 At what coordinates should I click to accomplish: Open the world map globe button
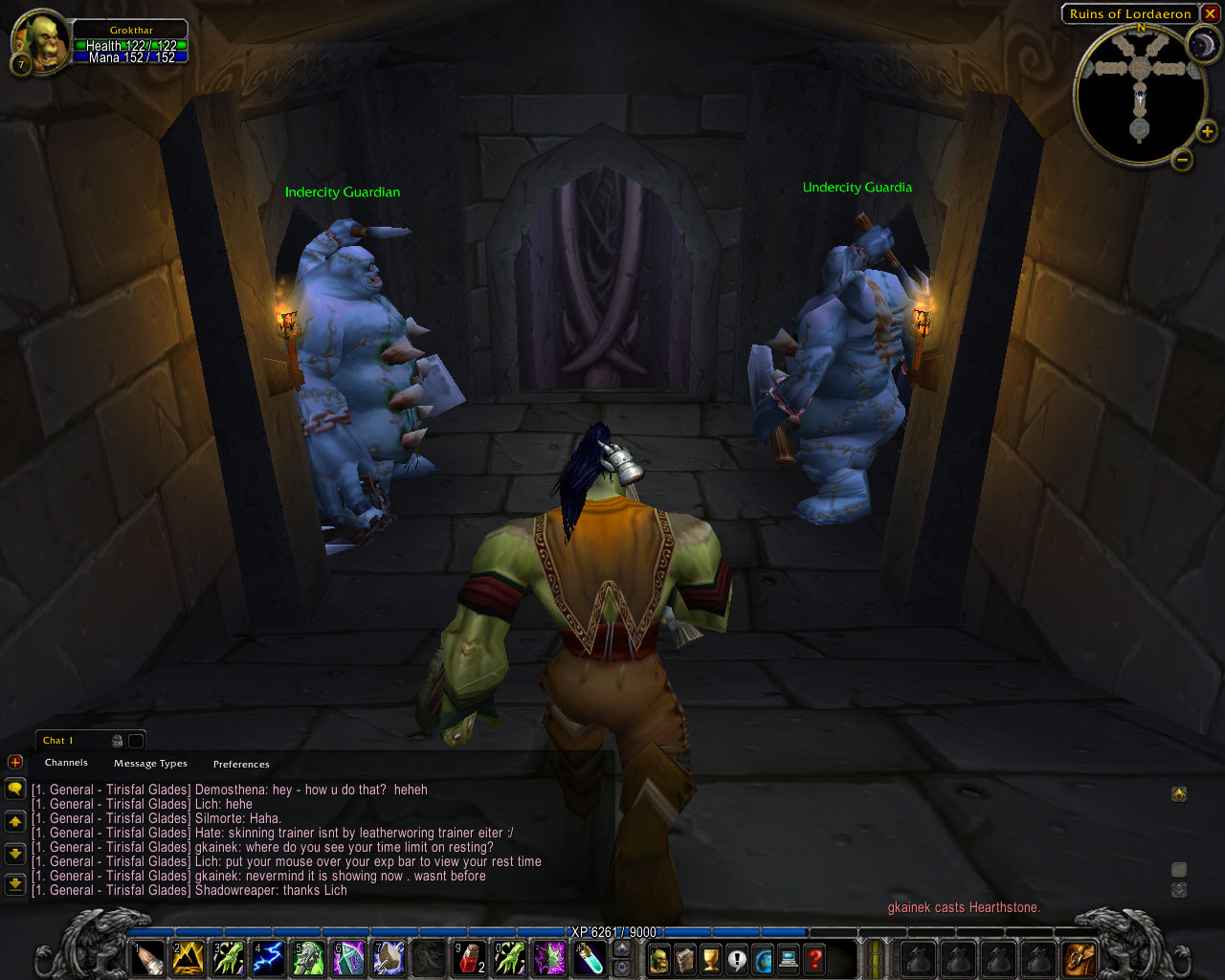click(x=763, y=958)
